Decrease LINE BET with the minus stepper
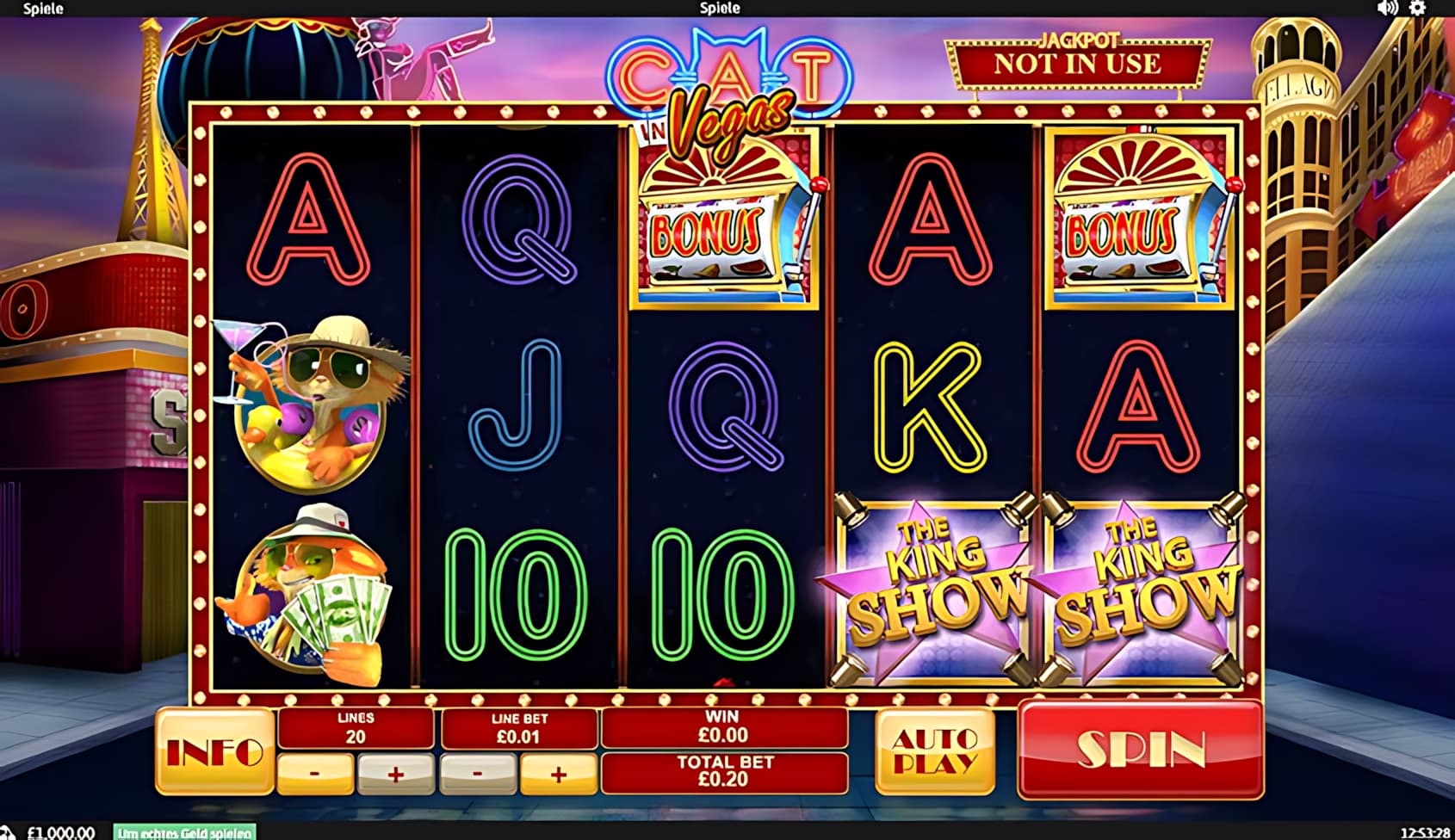This screenshot has height=840, width=1455. pyautogui.click(x=478, y=772)
